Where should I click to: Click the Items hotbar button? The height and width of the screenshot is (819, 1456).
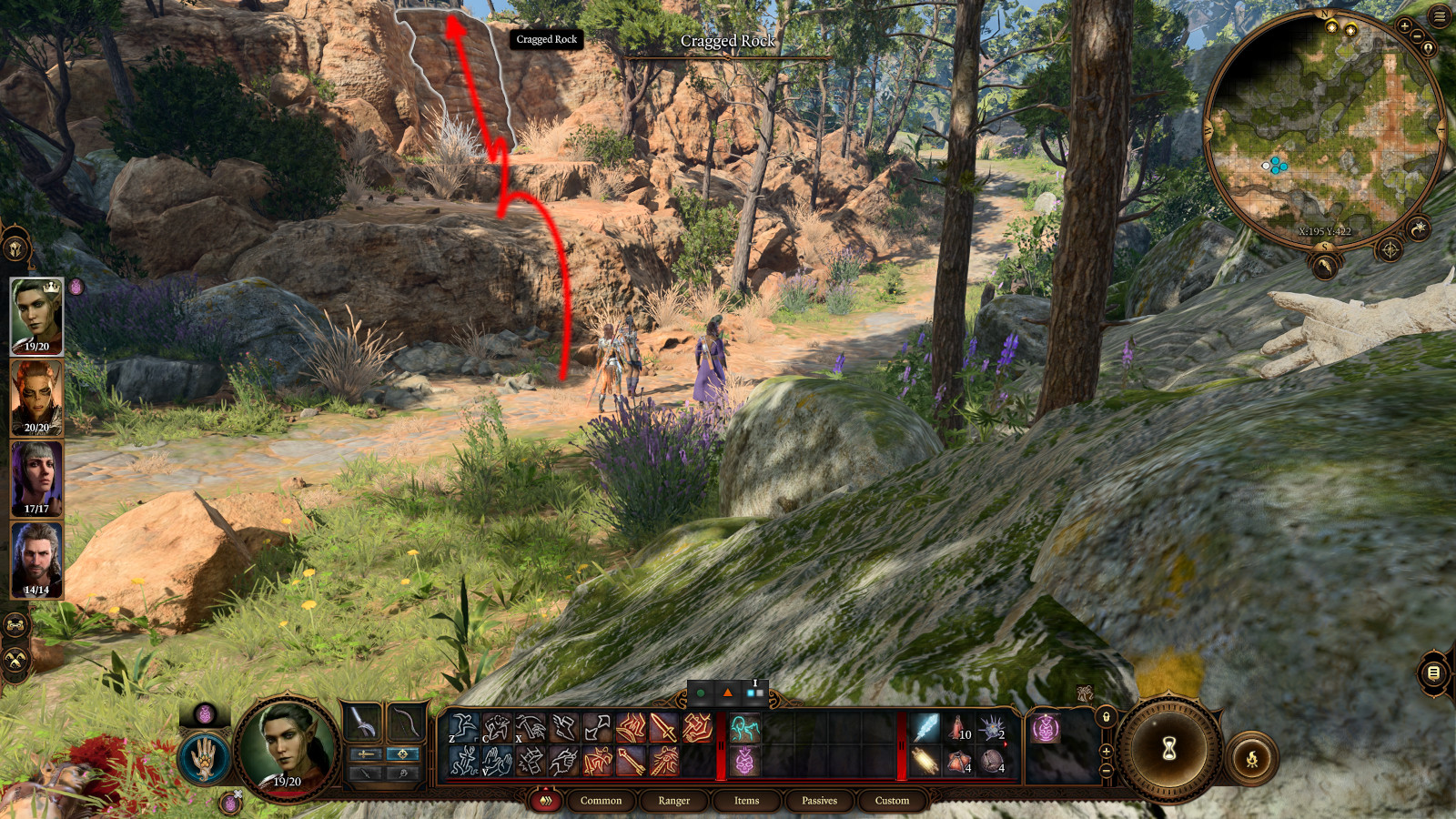(746, 801)
